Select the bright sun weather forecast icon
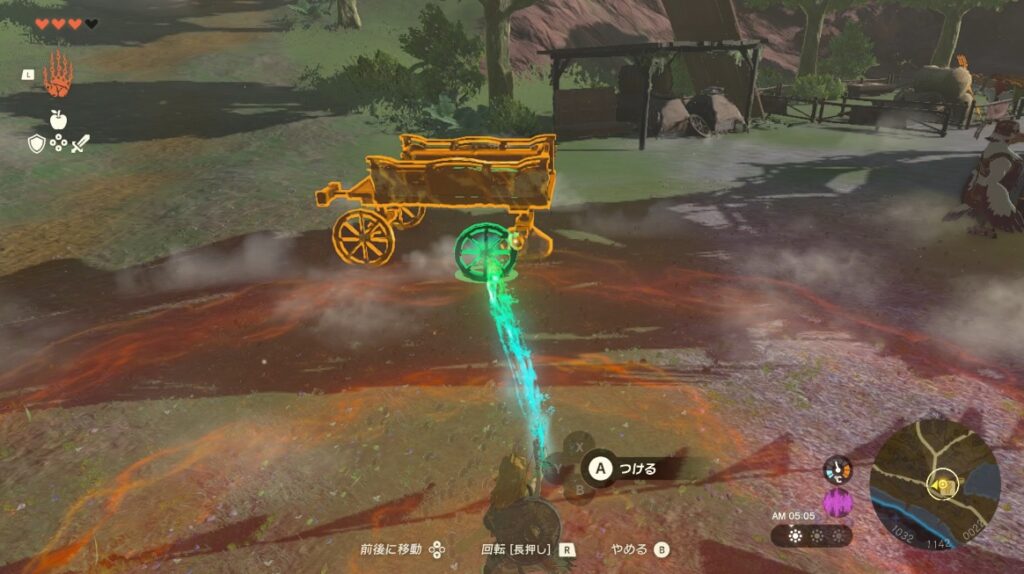Image resolution: width=1024 pixels, height=574 pixels. coord(795,536)
